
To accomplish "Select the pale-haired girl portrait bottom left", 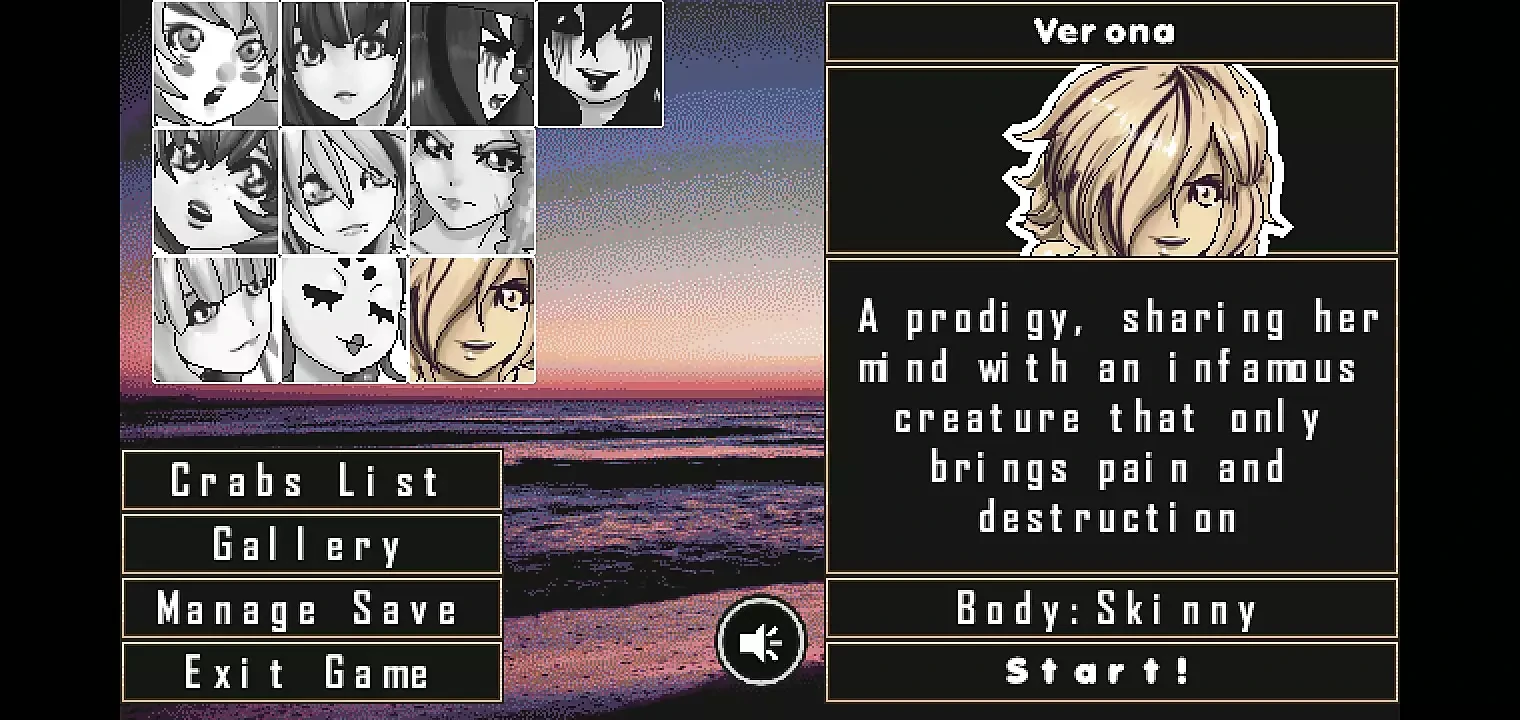I will pyautogui.click(x=214, y=320).
